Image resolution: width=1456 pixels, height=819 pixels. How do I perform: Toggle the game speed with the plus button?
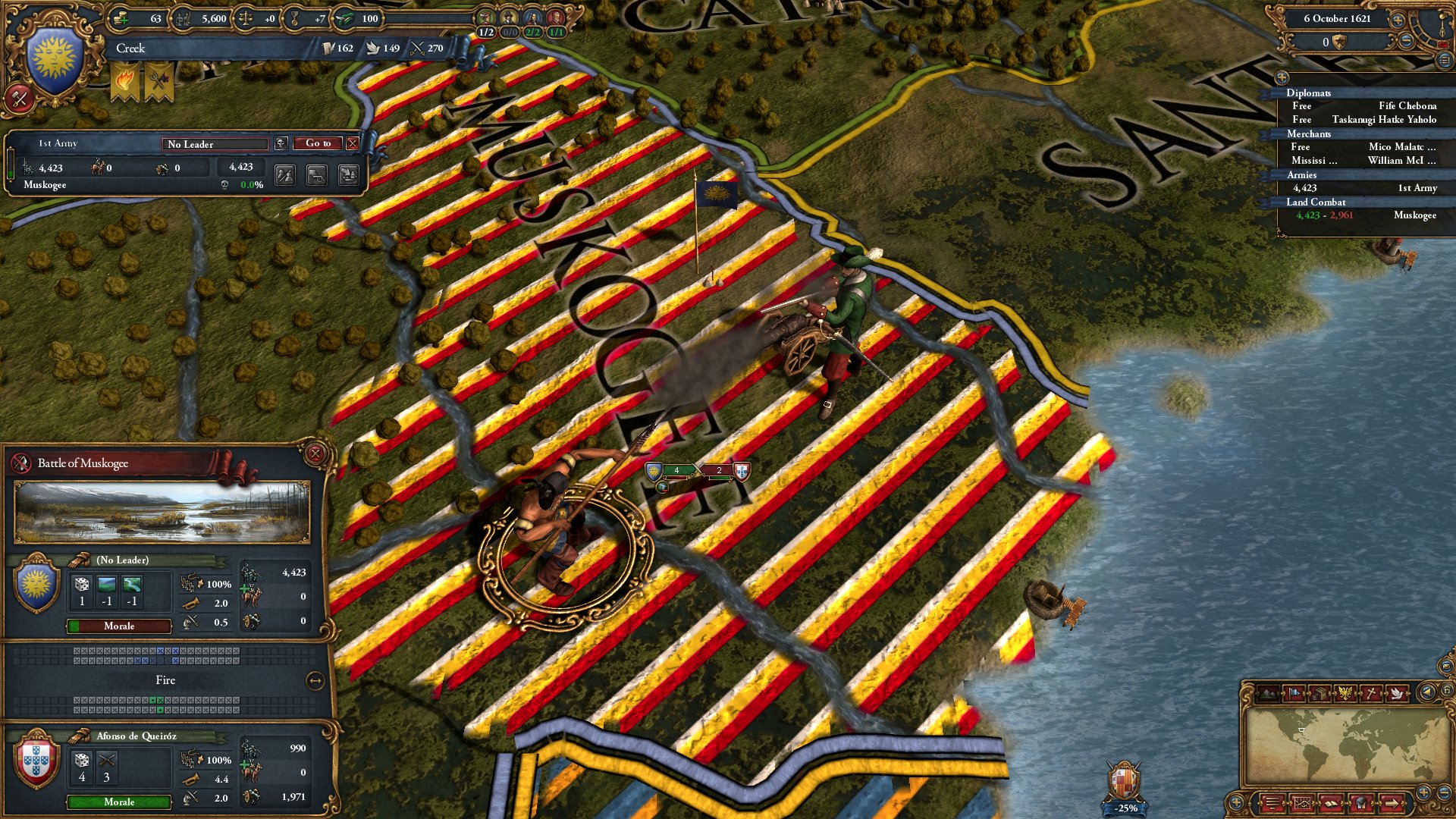1398,20
